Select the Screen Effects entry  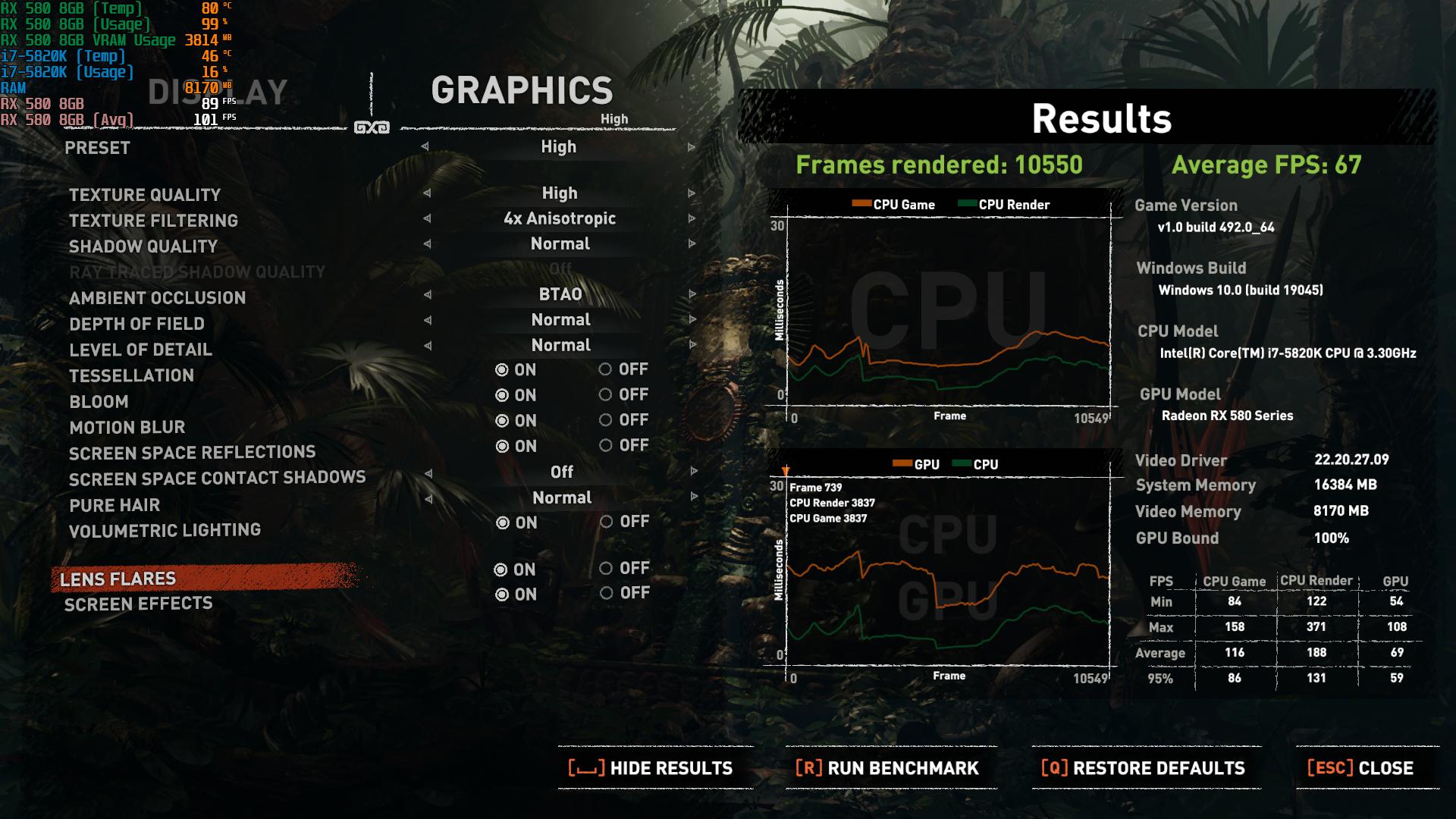[136, 604]
